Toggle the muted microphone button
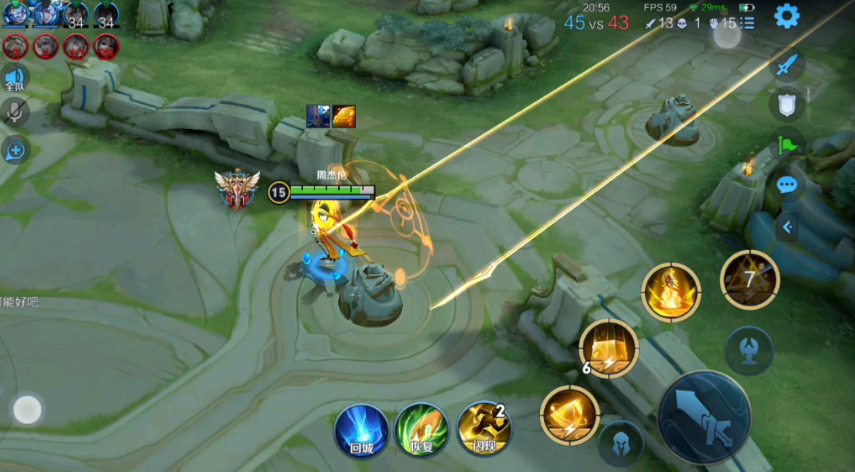Viewport: 855px width, 472px height. coord(14,112)
